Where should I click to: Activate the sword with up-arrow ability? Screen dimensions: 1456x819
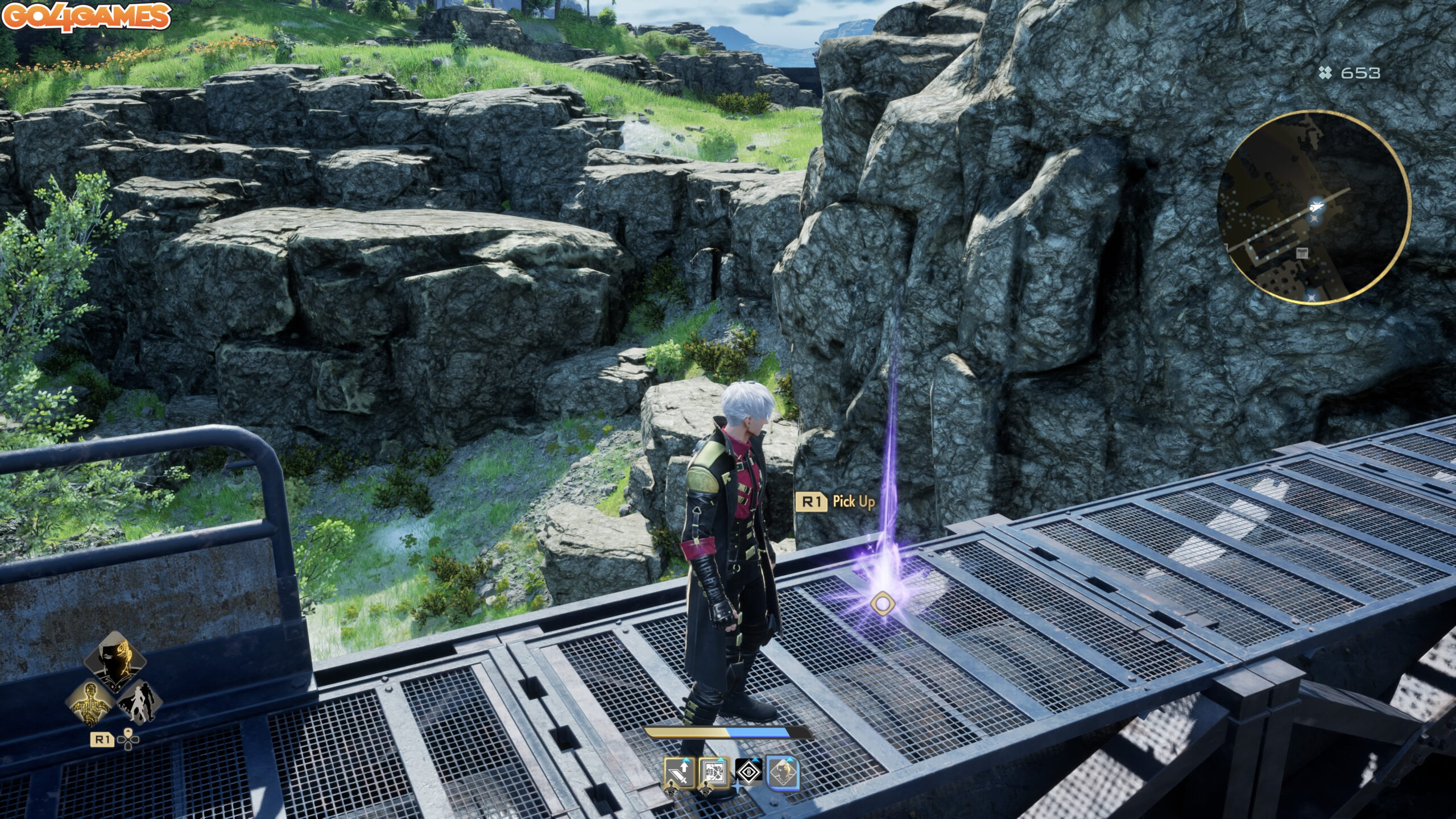point(679,772)
